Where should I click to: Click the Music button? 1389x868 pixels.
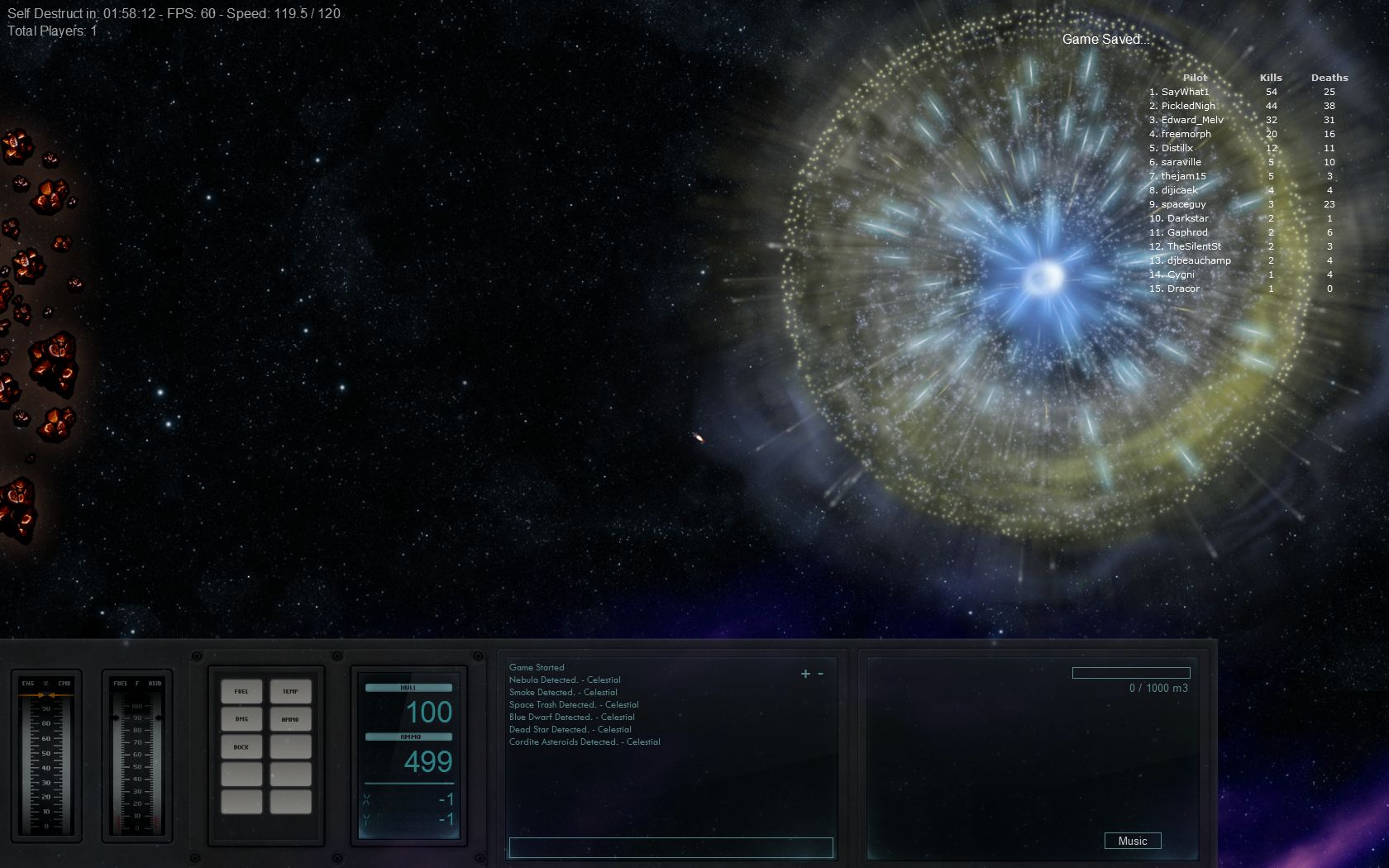coord(1132,841)
